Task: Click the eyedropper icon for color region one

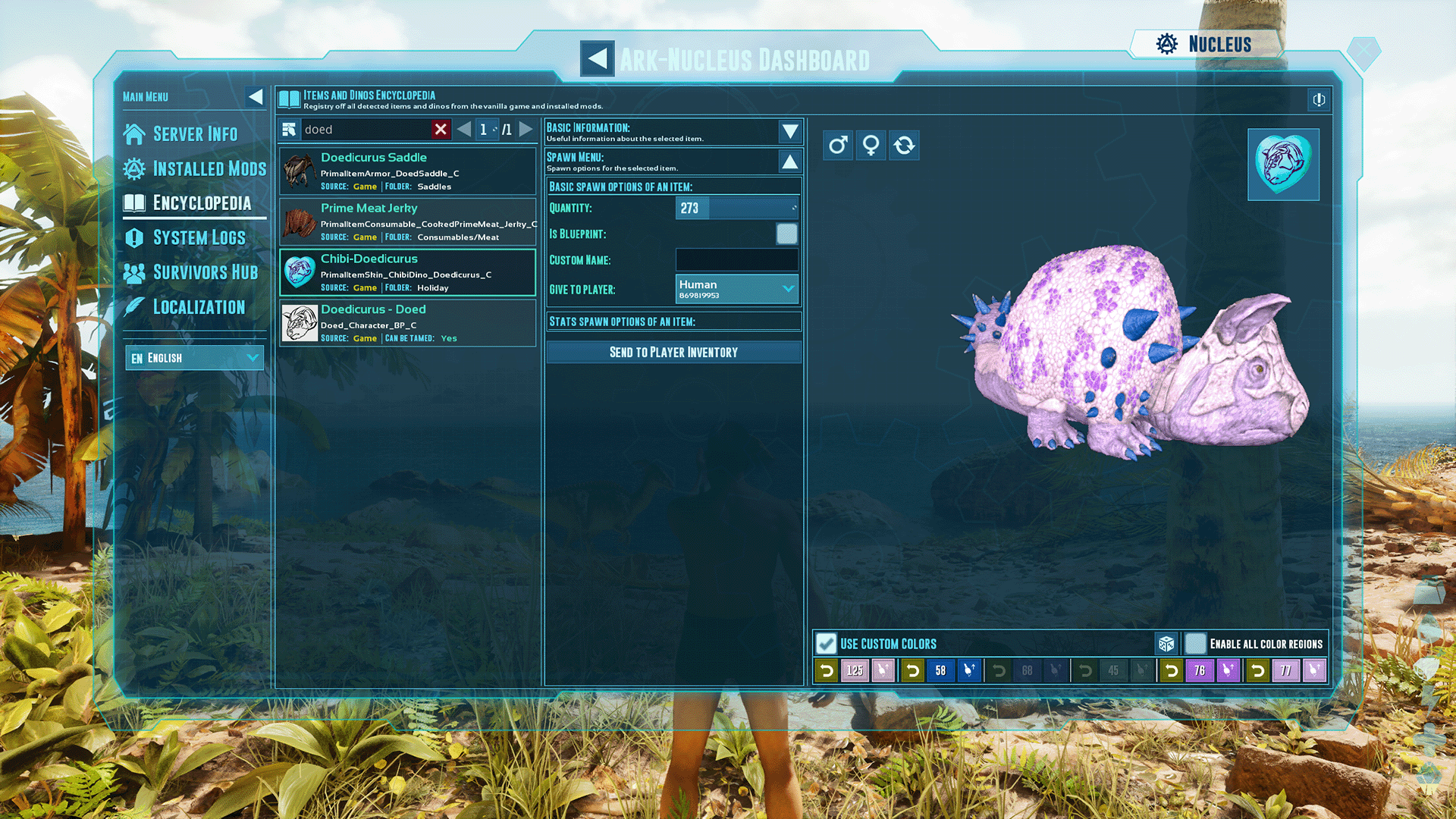Action: pos(883,670)
